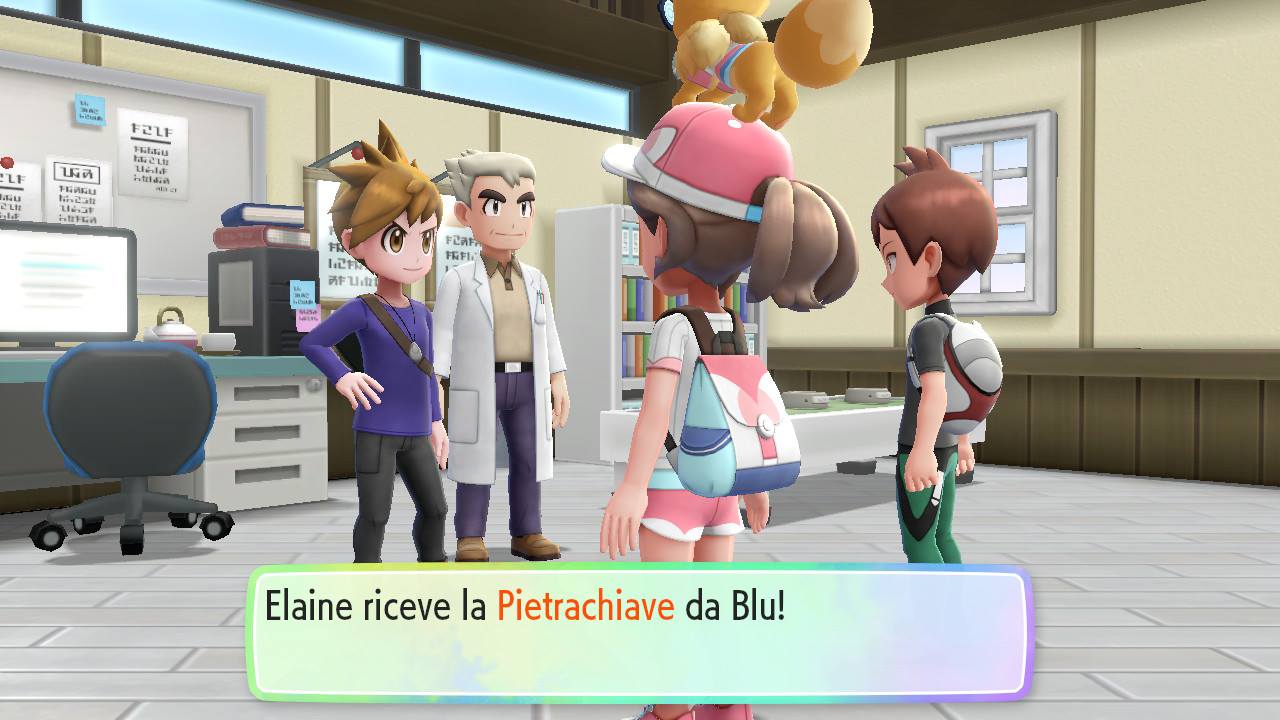
Task: Advance the Pietrachiave received message box
Action: point(639,633)
